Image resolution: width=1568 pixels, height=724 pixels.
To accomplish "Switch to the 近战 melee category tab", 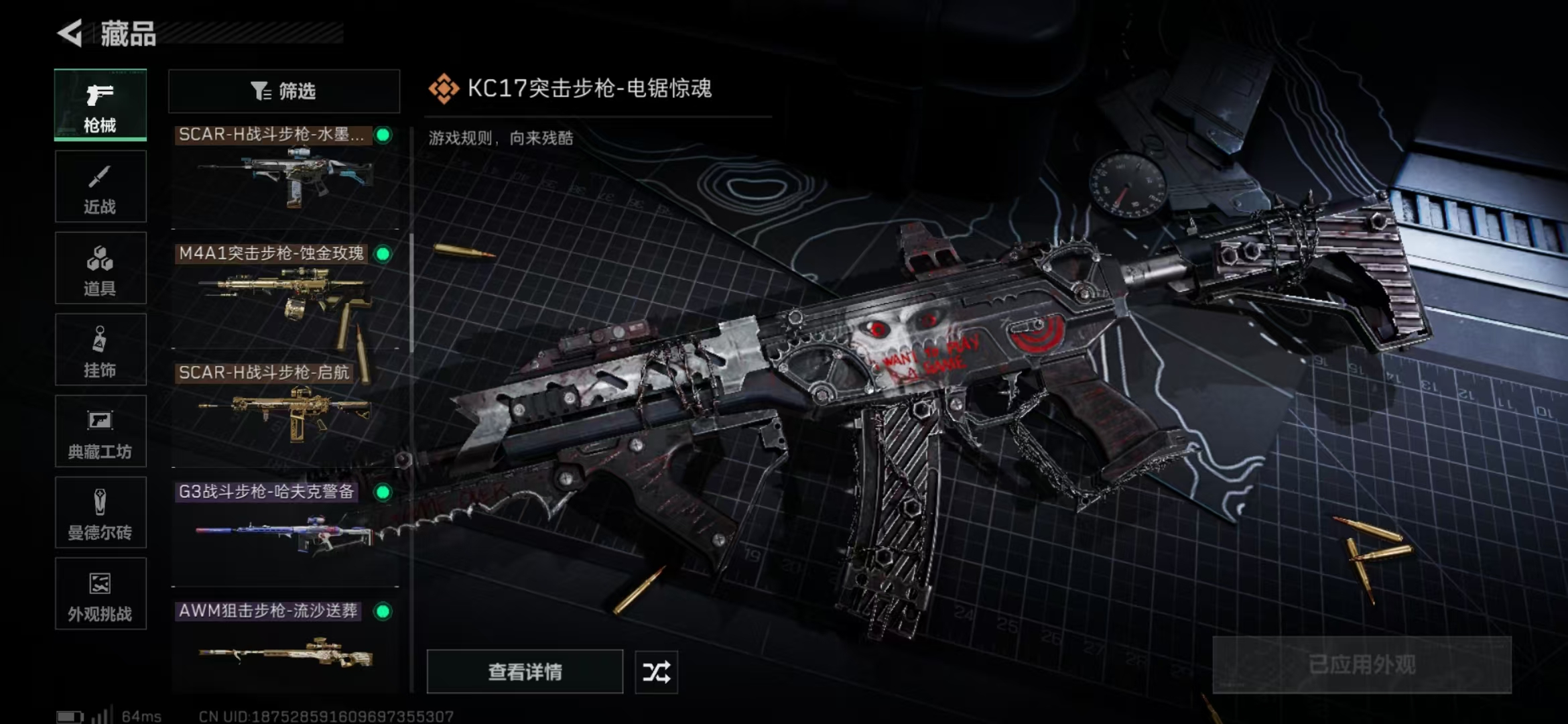I will [99, 186].
